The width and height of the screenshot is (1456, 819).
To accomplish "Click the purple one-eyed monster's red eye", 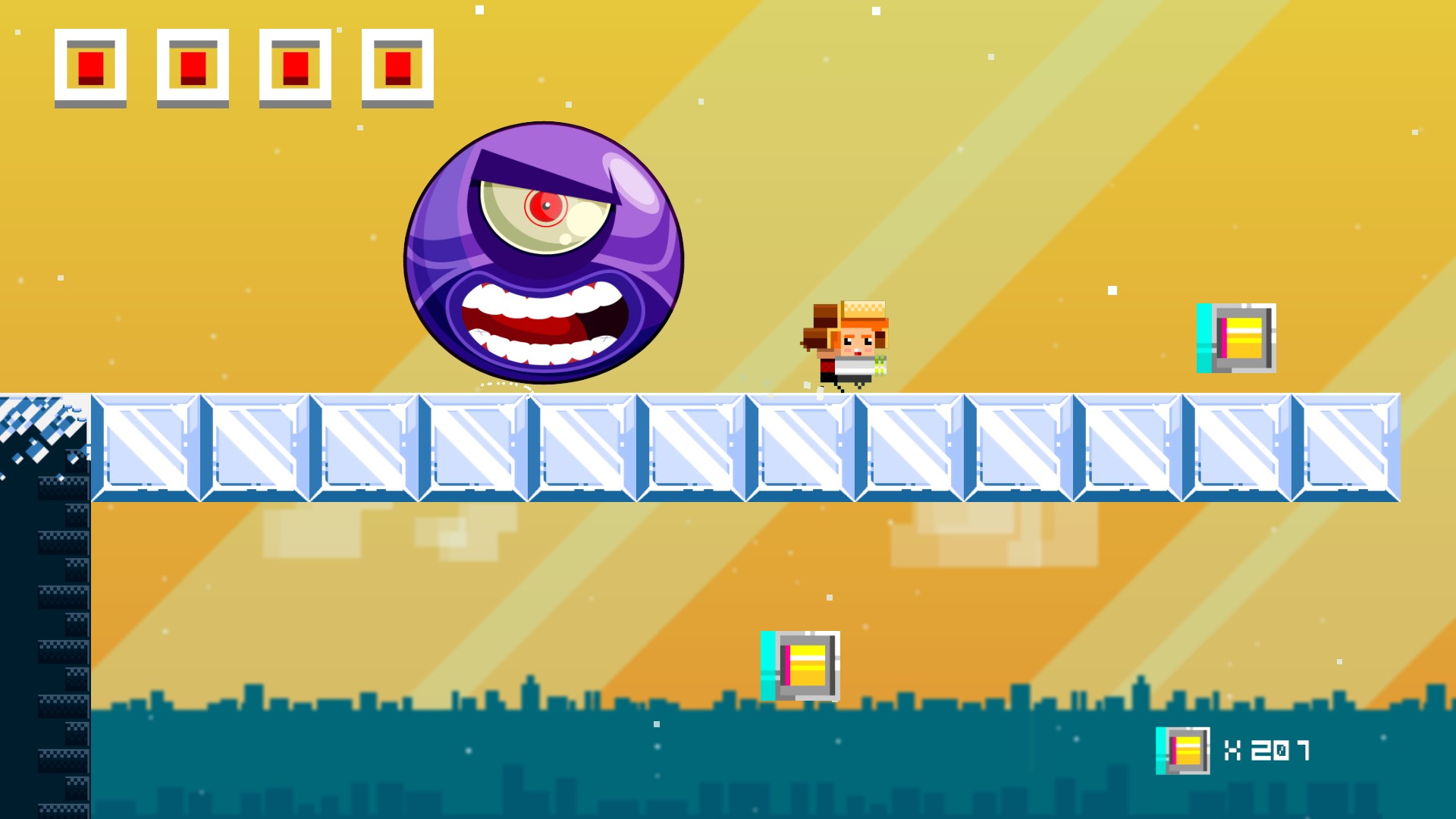I will point(545,209).
